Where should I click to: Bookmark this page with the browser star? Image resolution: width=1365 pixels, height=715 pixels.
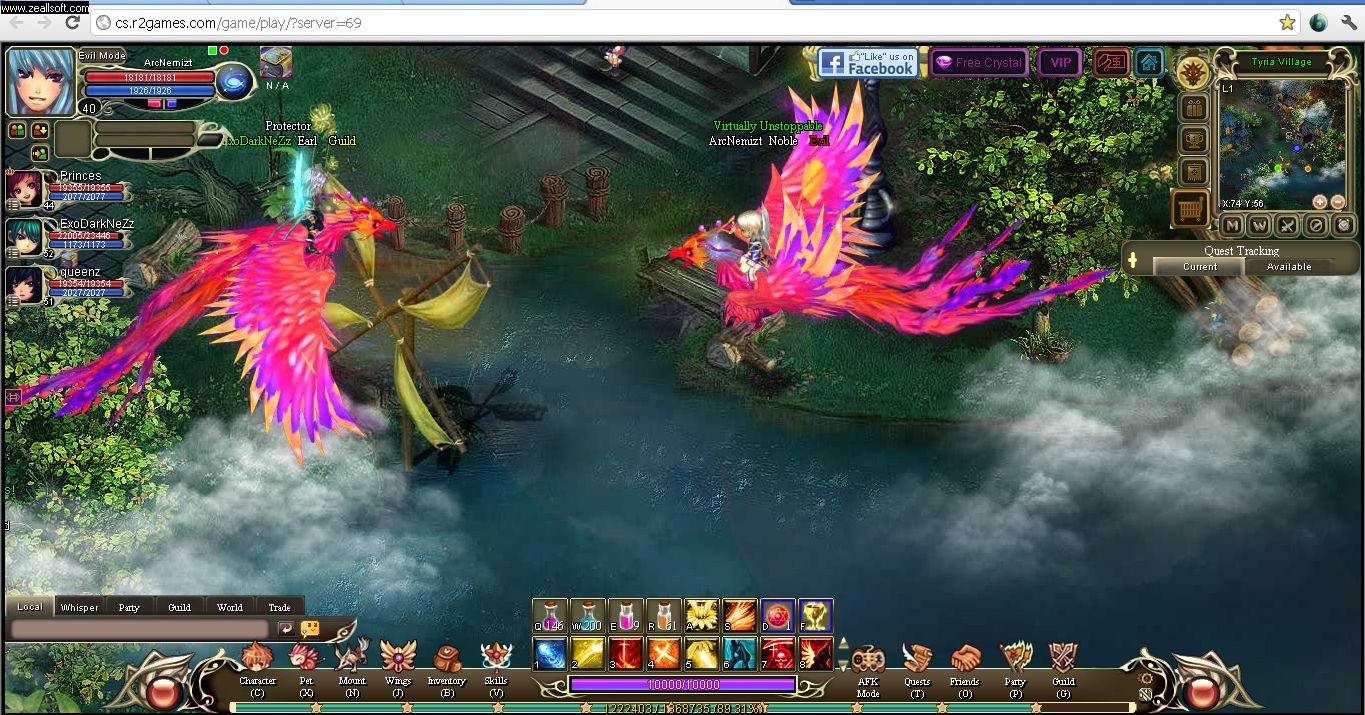[1287, 23]
